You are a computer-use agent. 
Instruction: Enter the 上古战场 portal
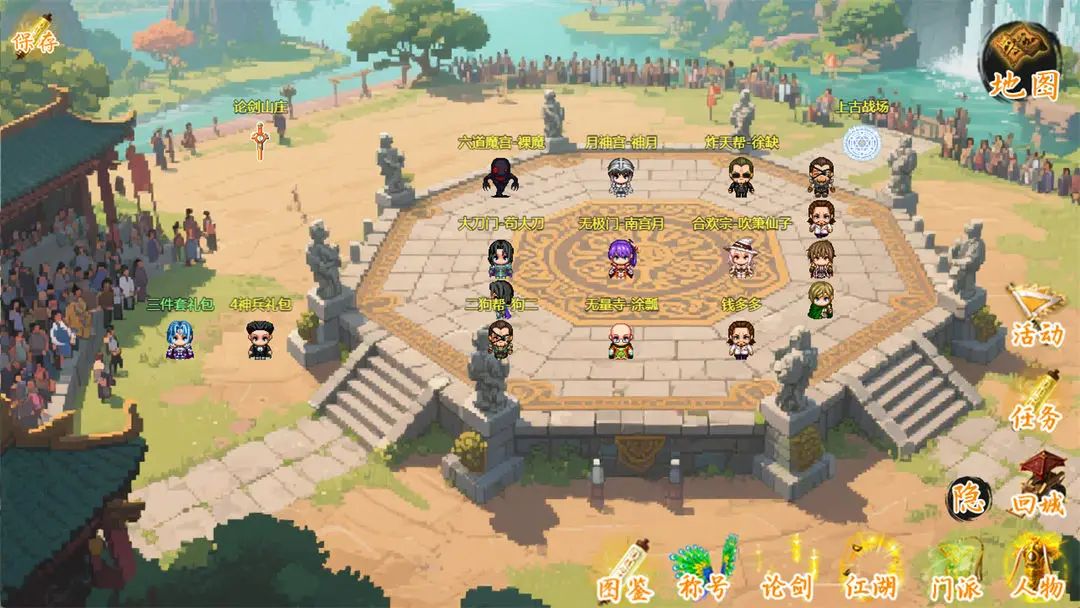coord(861,143)
